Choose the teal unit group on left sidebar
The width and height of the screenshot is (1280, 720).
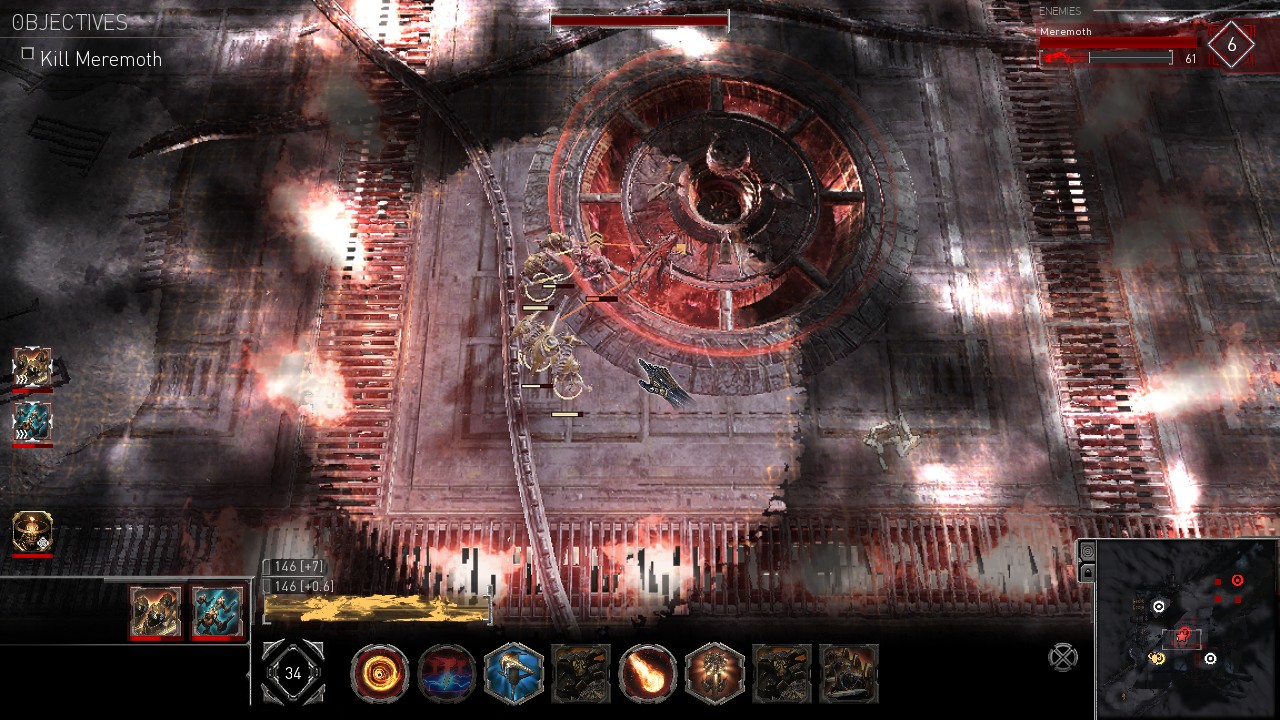click(x=32, y=421)
